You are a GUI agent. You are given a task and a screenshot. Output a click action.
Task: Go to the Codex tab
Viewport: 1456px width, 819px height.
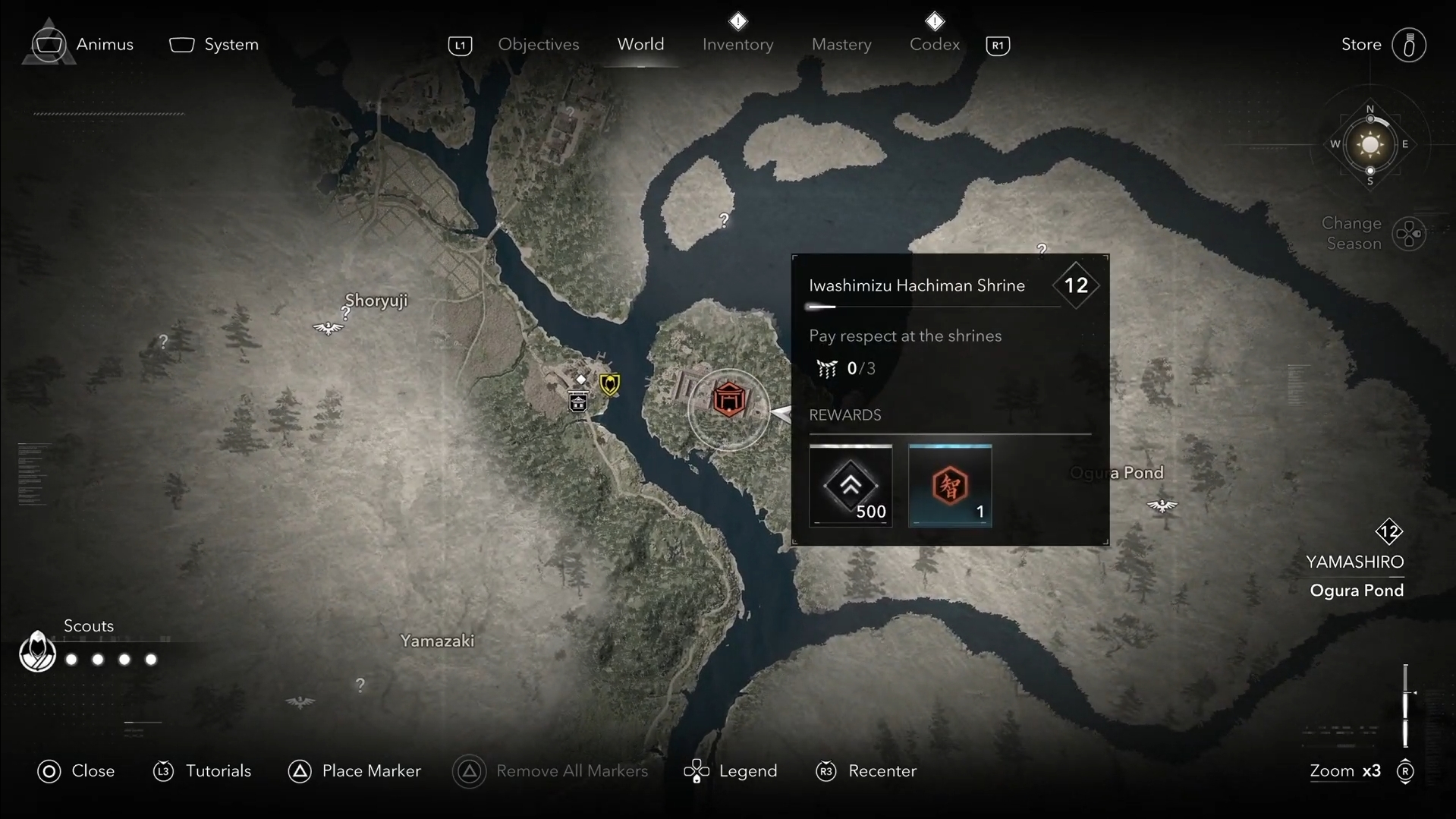tap(934, 45)
